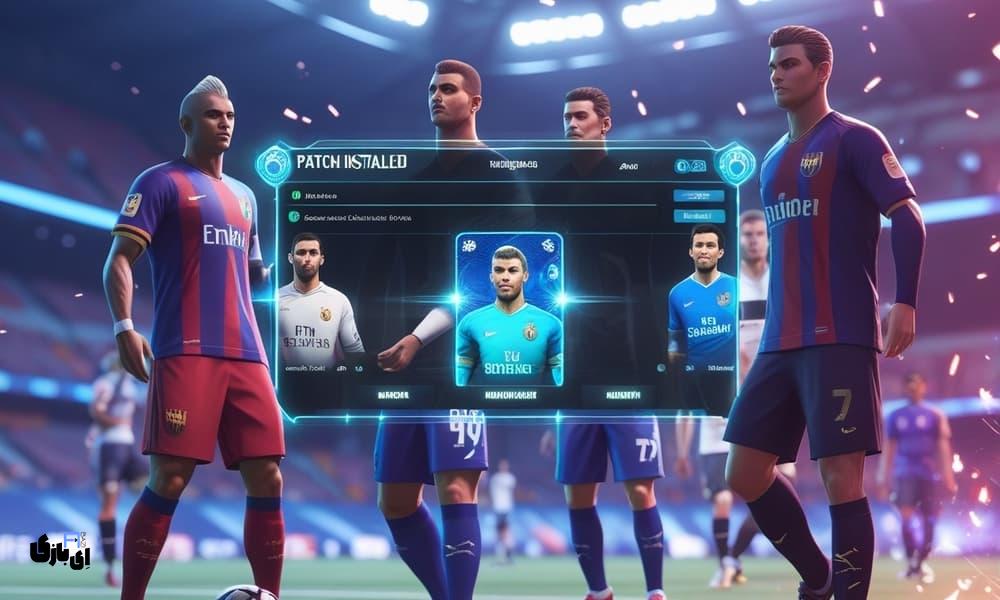Click the upper blue button on panel right

[698, 196]
